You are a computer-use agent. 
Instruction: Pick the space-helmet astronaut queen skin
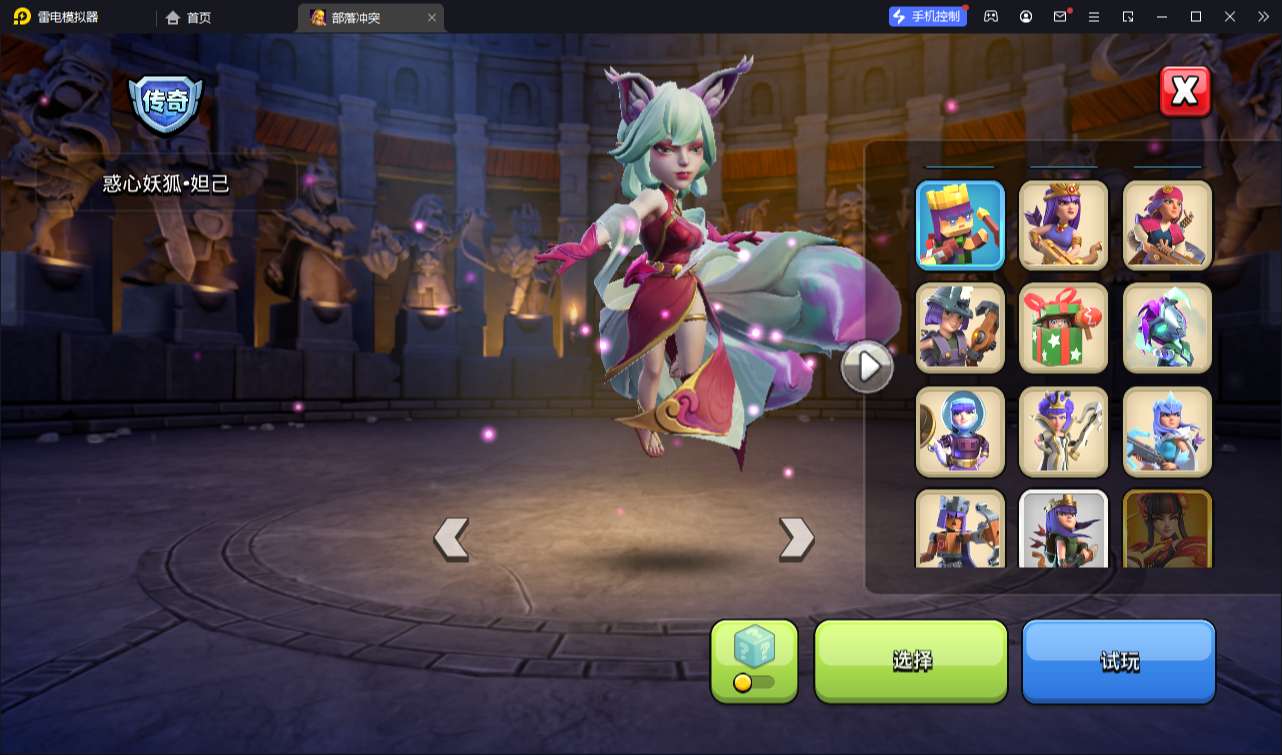tap(960, 432)
